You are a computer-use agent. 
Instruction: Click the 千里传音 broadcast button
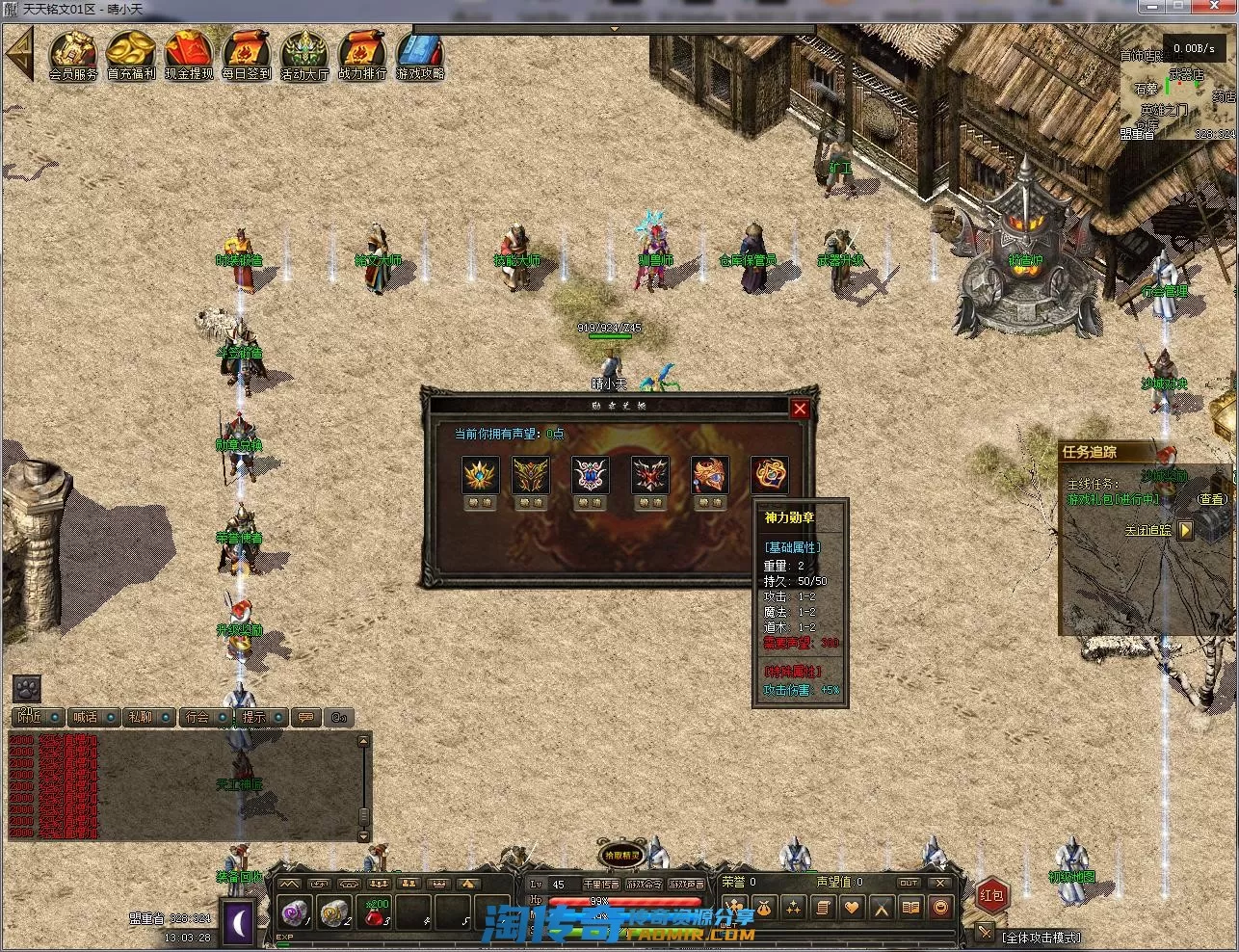point(601,884)
